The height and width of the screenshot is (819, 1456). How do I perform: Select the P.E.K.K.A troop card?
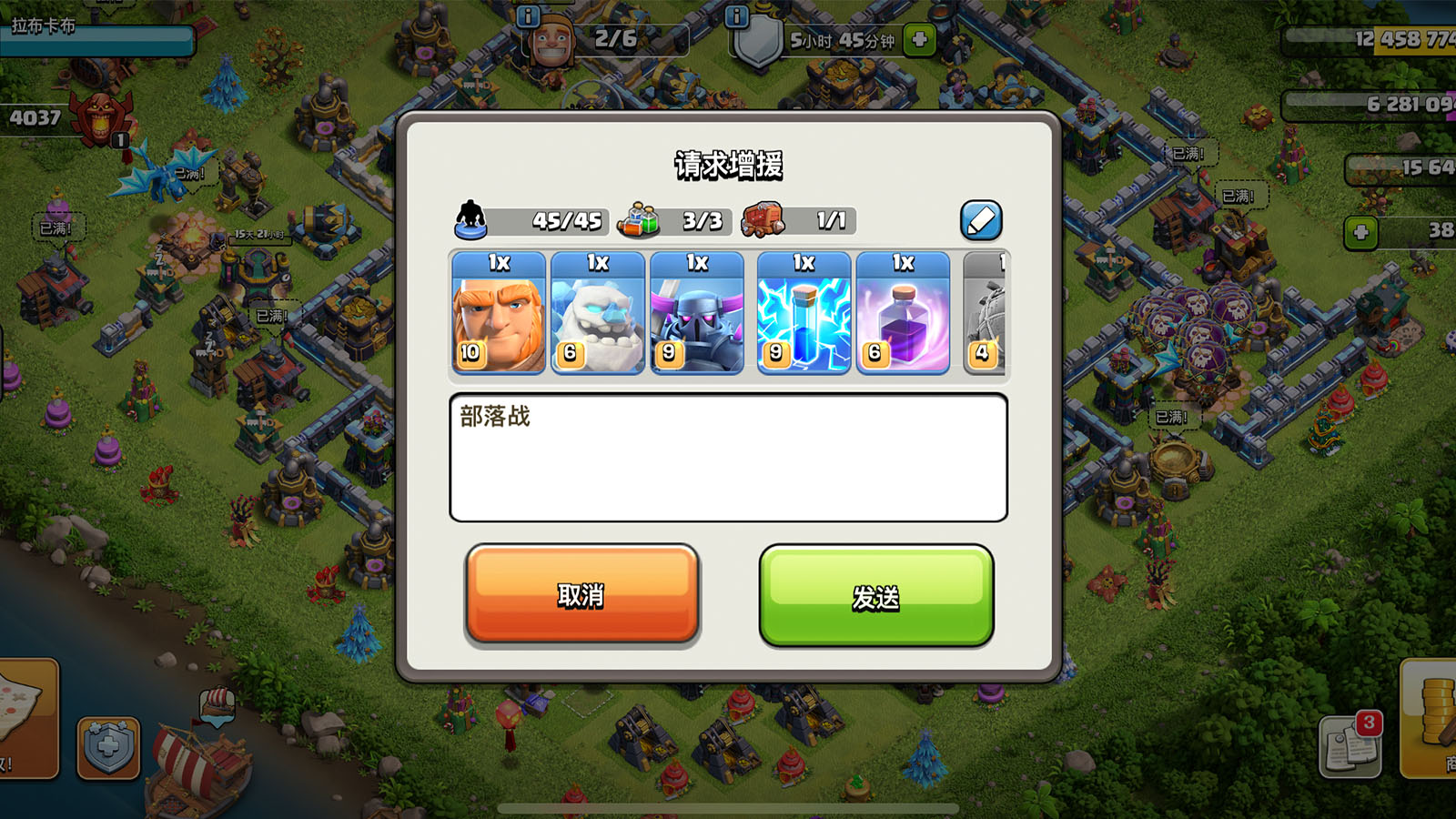697,314
